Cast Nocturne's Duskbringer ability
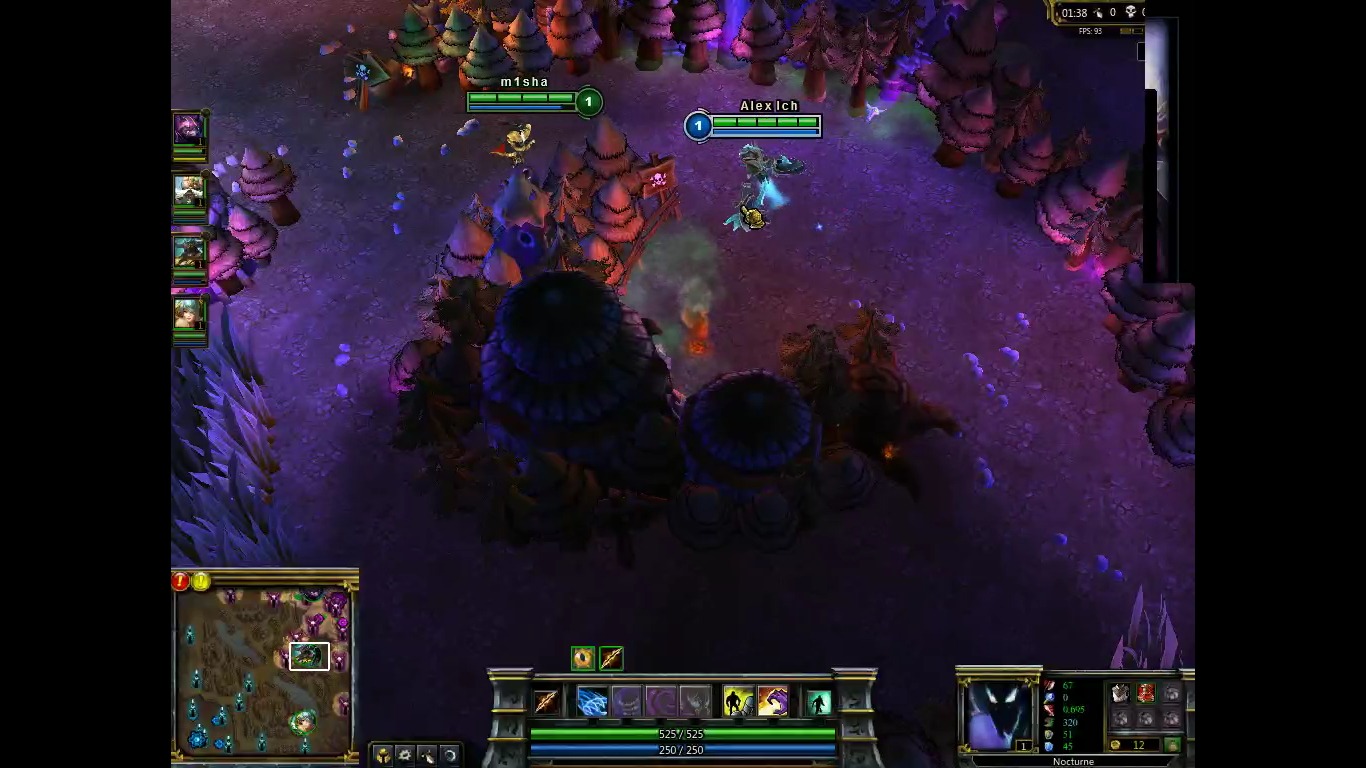Screen dimensions: 1366x768 594,701
